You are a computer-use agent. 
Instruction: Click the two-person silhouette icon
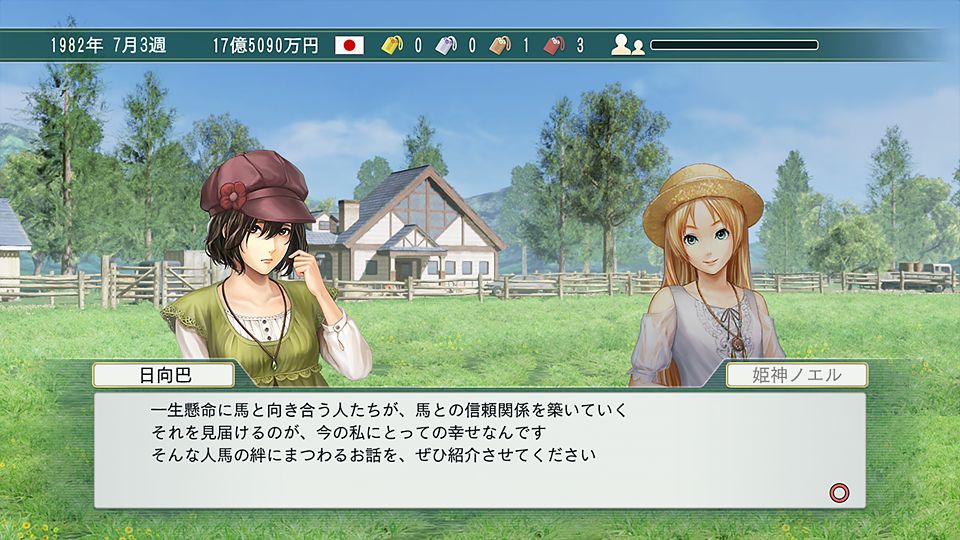pos(628,45)
